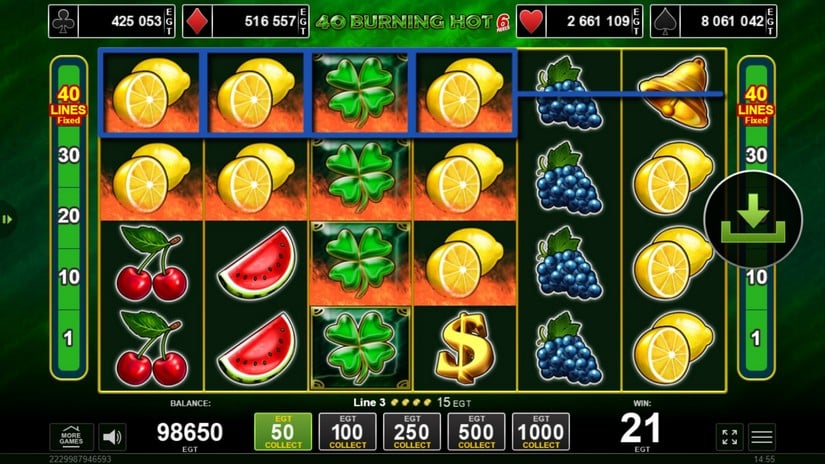Toggle the sound speaker icon
The height and width of the screenshot is (464, 825).
113,437
